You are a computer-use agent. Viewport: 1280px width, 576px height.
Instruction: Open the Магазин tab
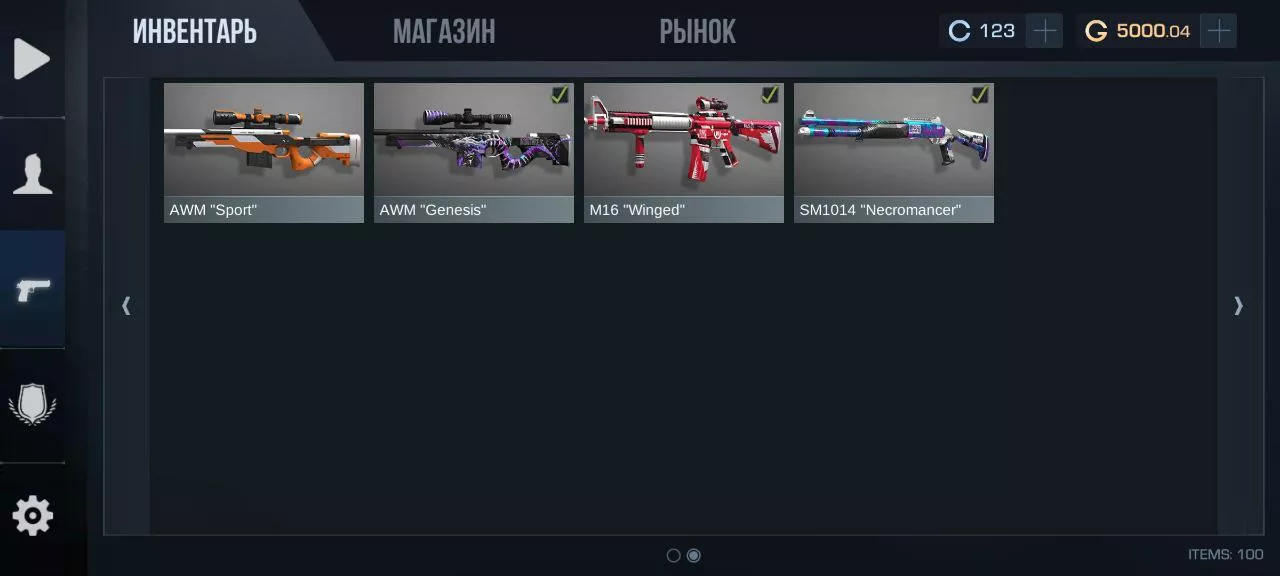tap(444, 32)
